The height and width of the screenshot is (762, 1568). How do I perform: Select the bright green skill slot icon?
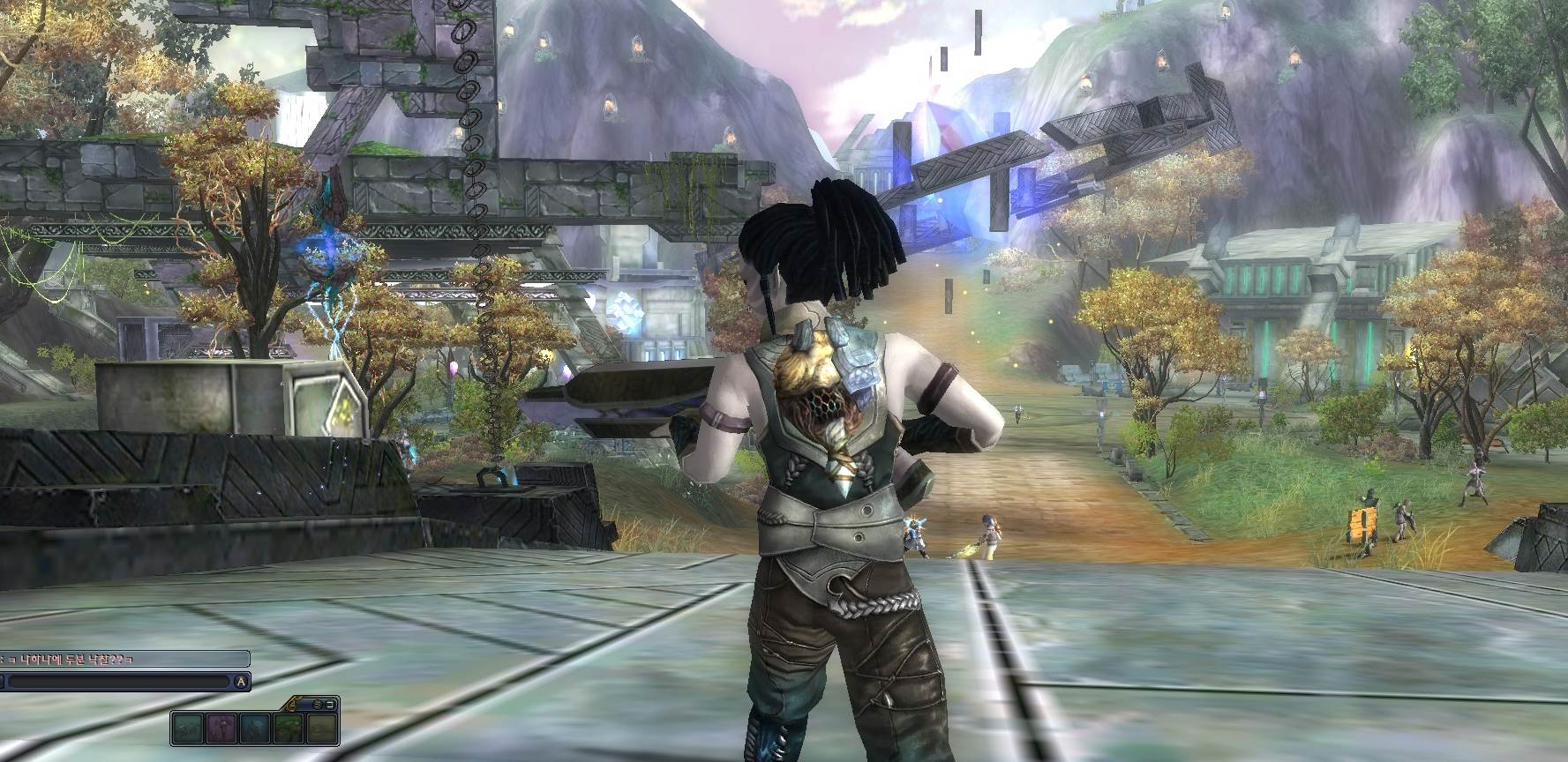coord(289,728)
